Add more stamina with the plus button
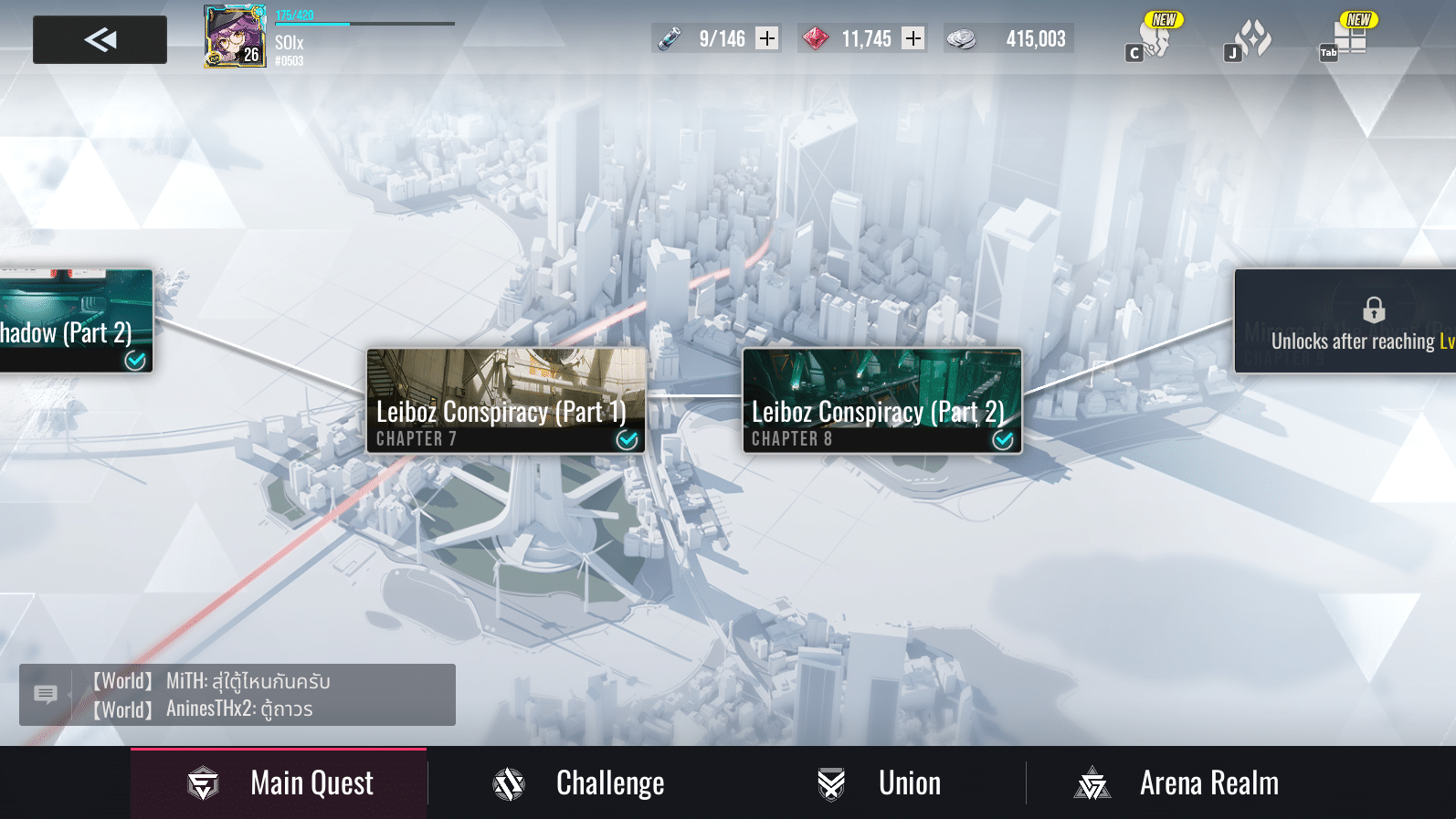This screenshot has width=1456, height=819. tap(767, 38)
